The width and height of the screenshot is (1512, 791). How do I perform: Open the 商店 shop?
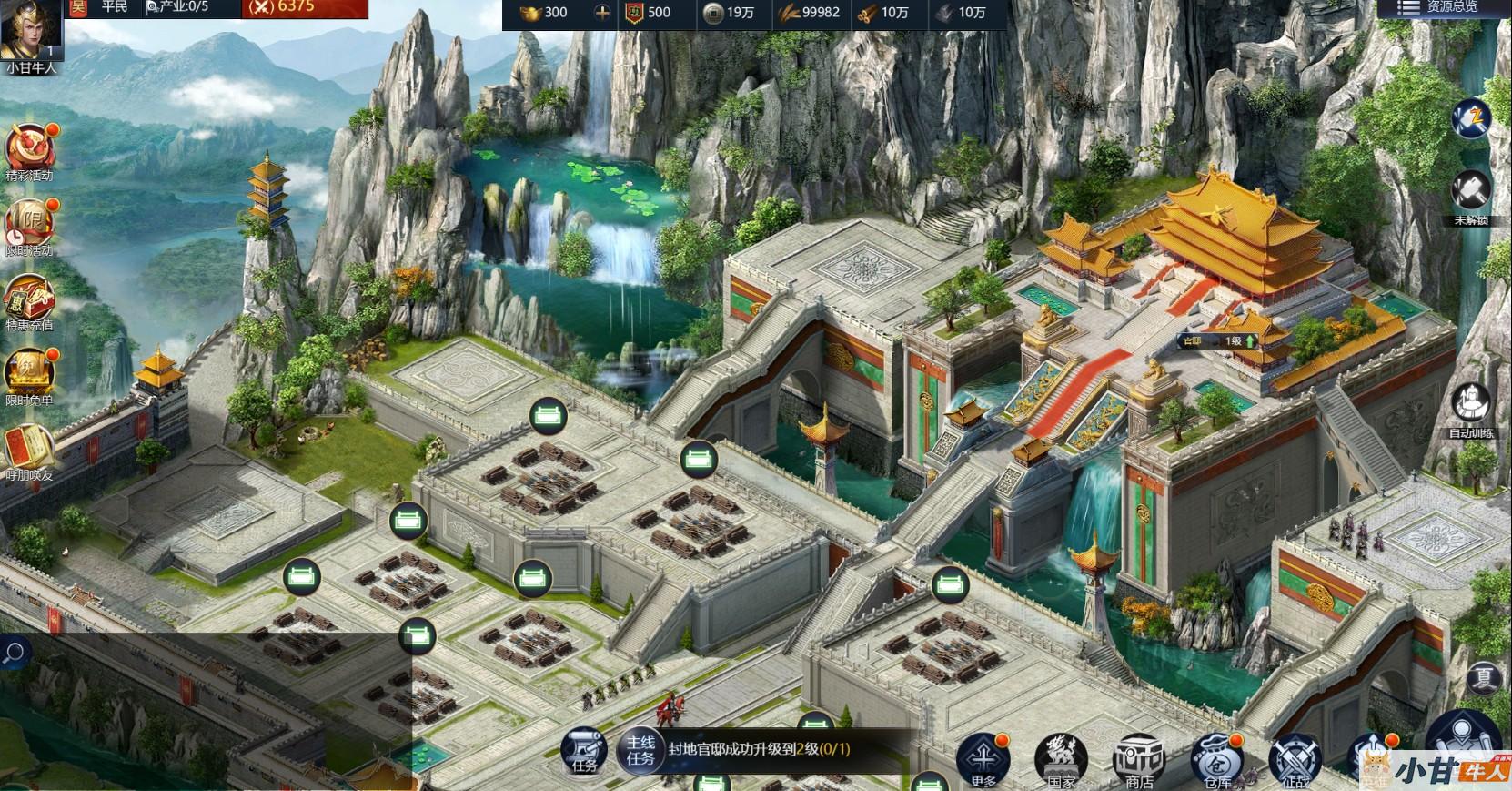pos(1139,758)
